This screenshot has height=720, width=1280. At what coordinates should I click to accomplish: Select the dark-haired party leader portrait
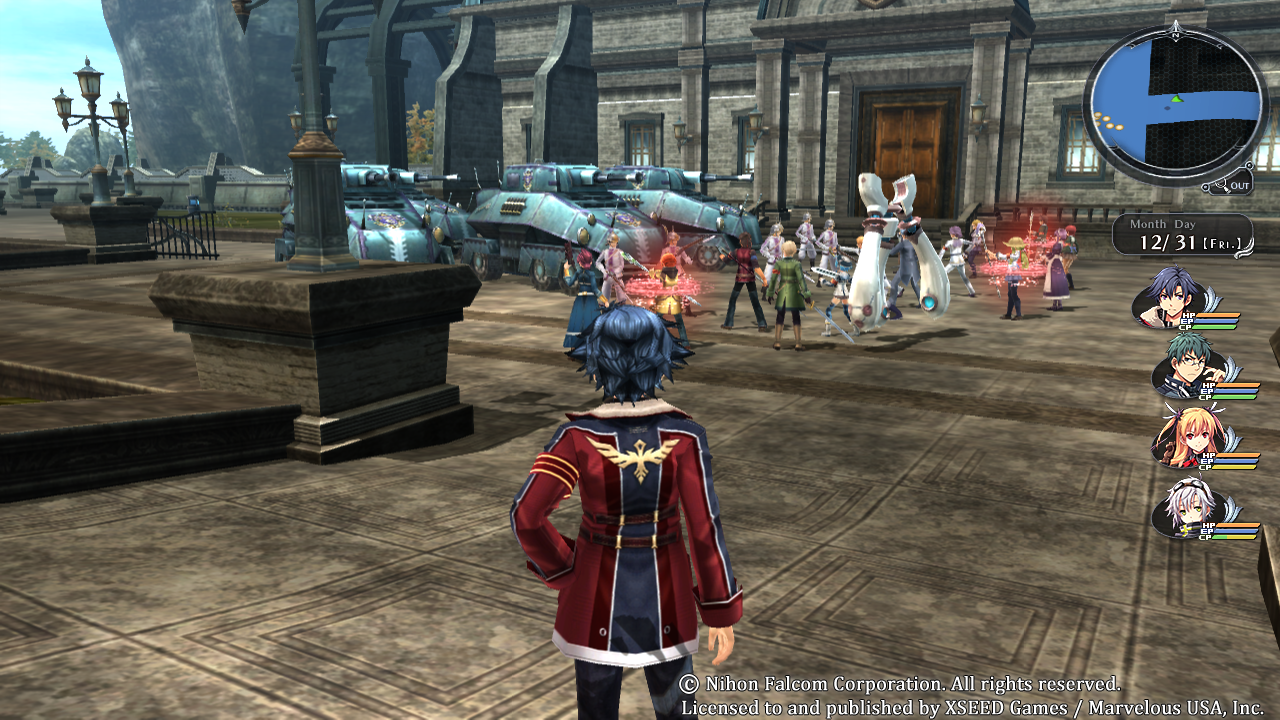1171,295
